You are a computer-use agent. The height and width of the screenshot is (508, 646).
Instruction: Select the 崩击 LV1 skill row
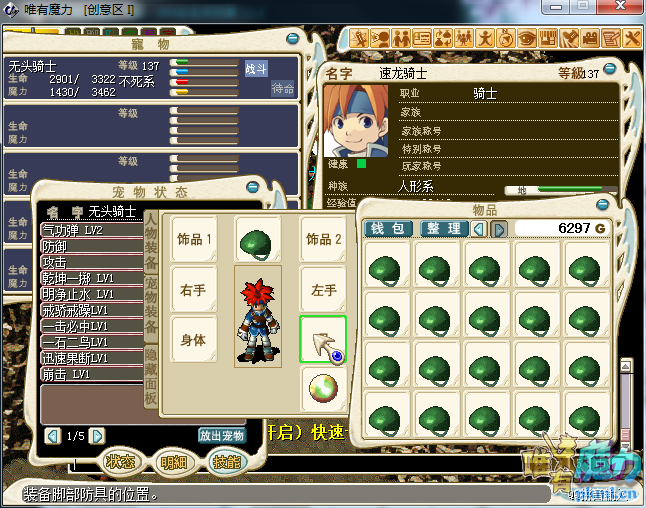coord(90,373)
